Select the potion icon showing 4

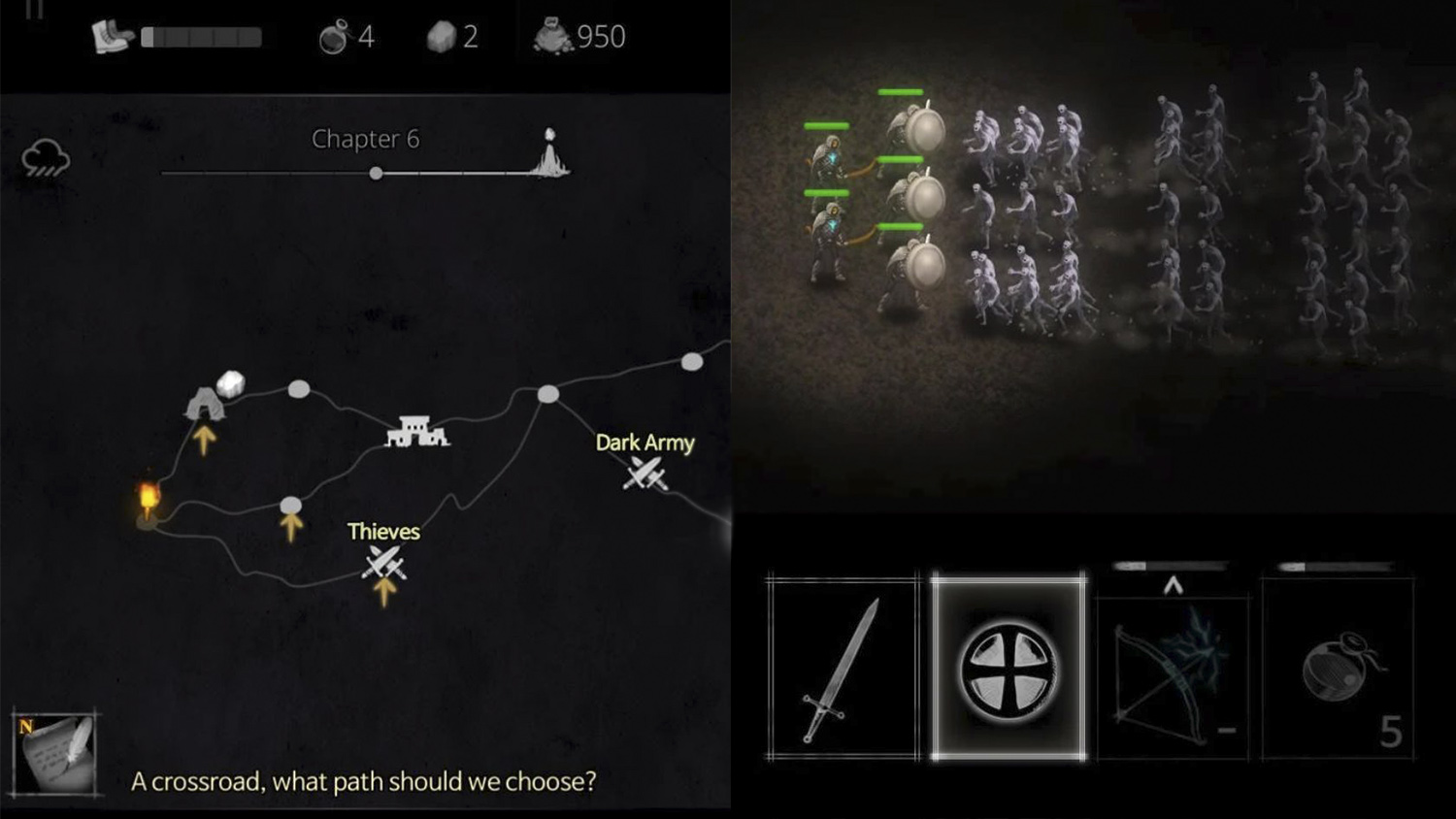point(338,36)
